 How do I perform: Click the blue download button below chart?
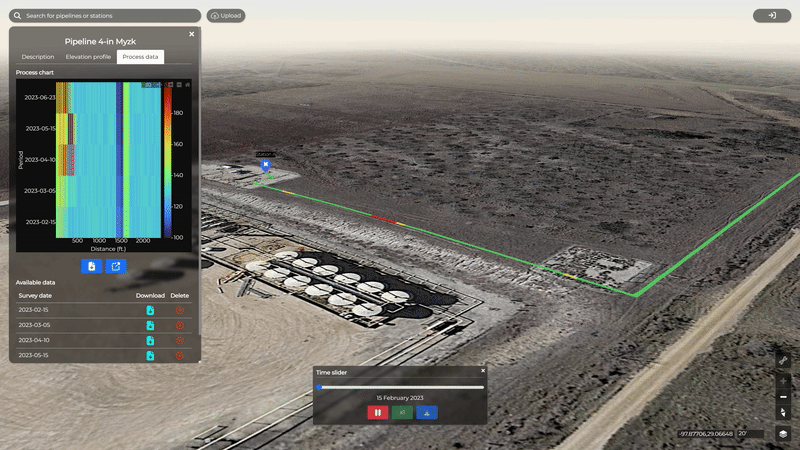(91, 266)
